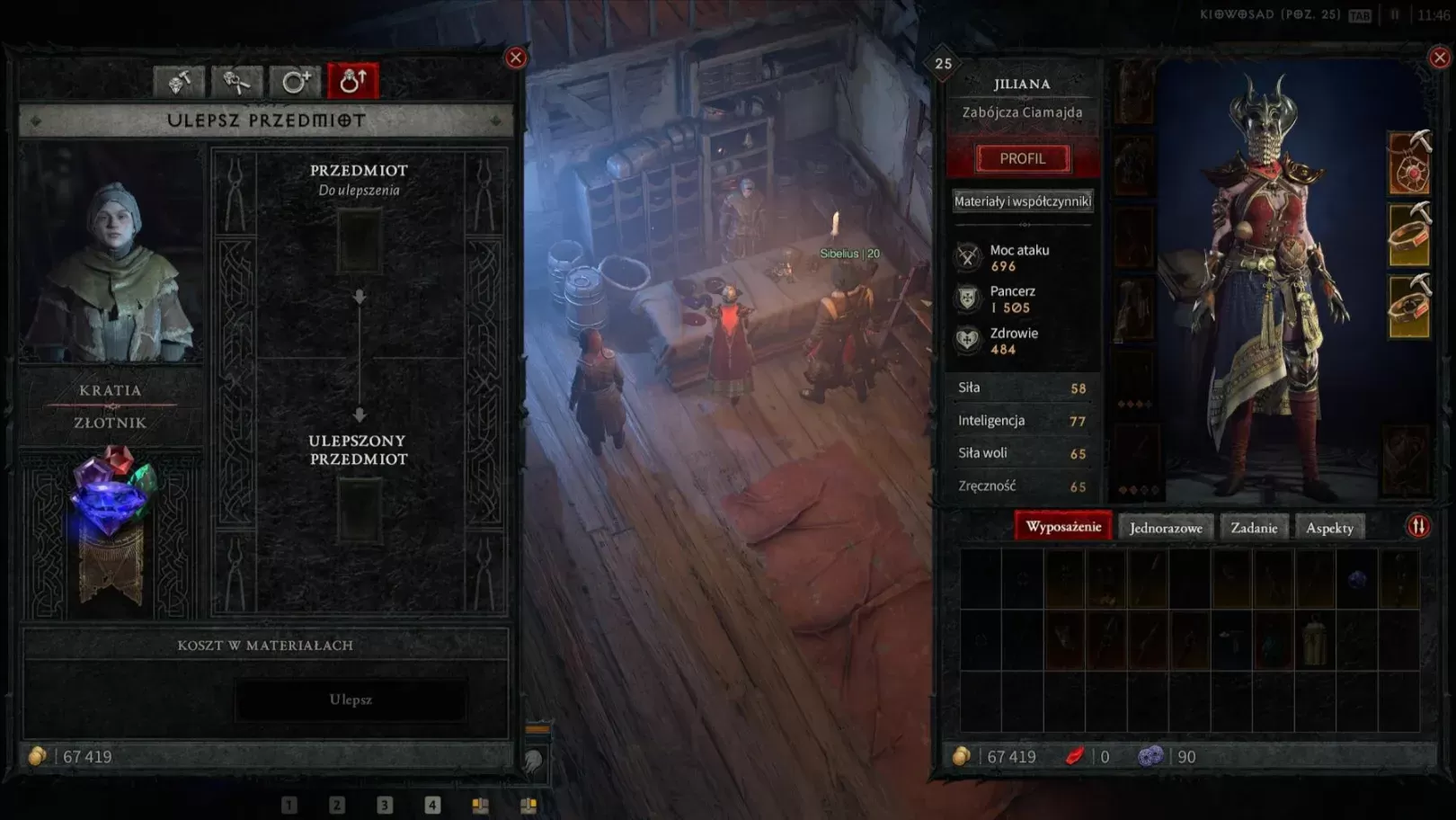Open the gem crafting tab
The height and width of the screenshot is (820, 1456).
(x=180, y=82)
